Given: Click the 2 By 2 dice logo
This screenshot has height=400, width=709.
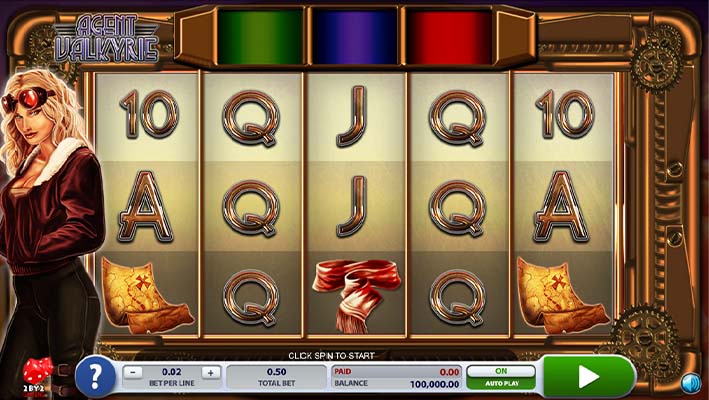Looking at the screenshot, I should [35, 372].
